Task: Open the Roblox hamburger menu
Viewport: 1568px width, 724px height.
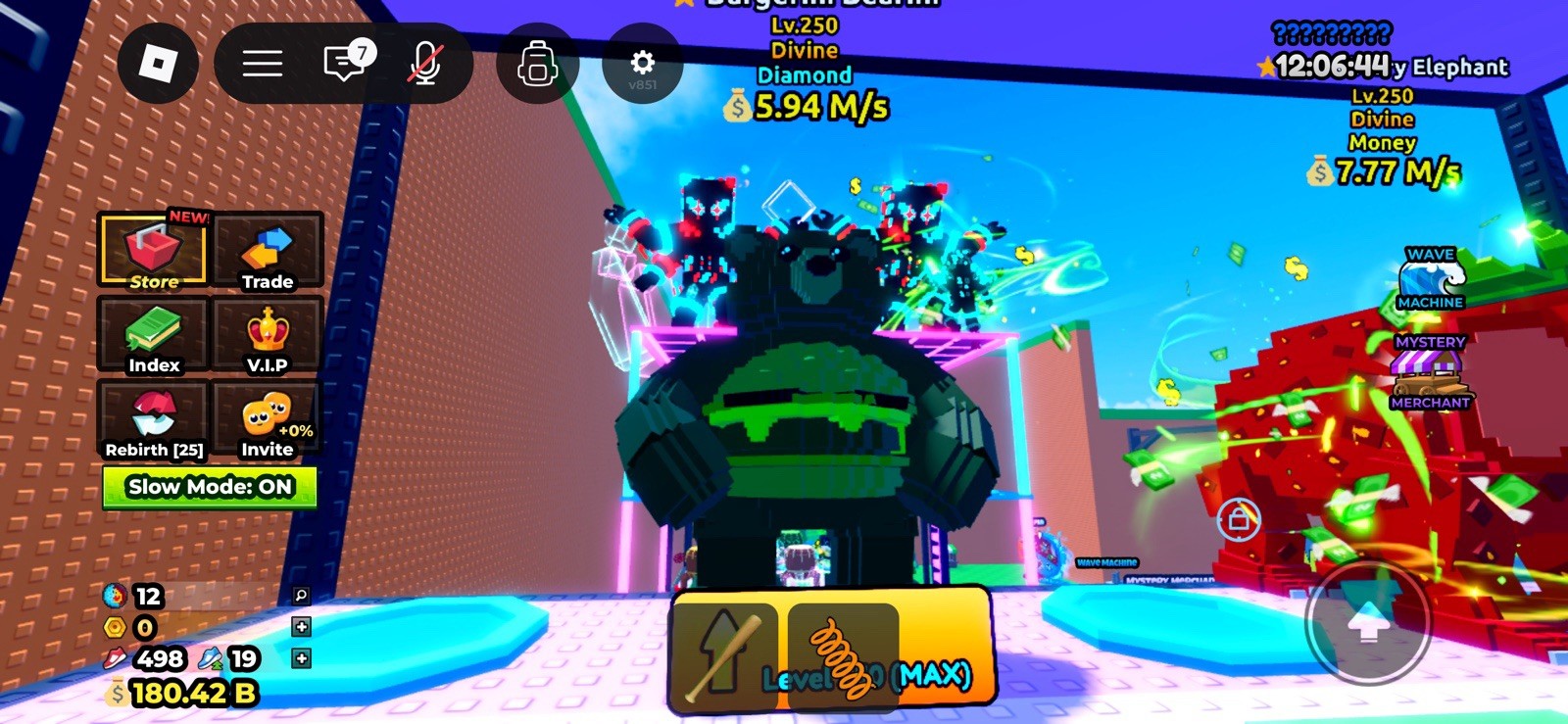Action: 261,64
